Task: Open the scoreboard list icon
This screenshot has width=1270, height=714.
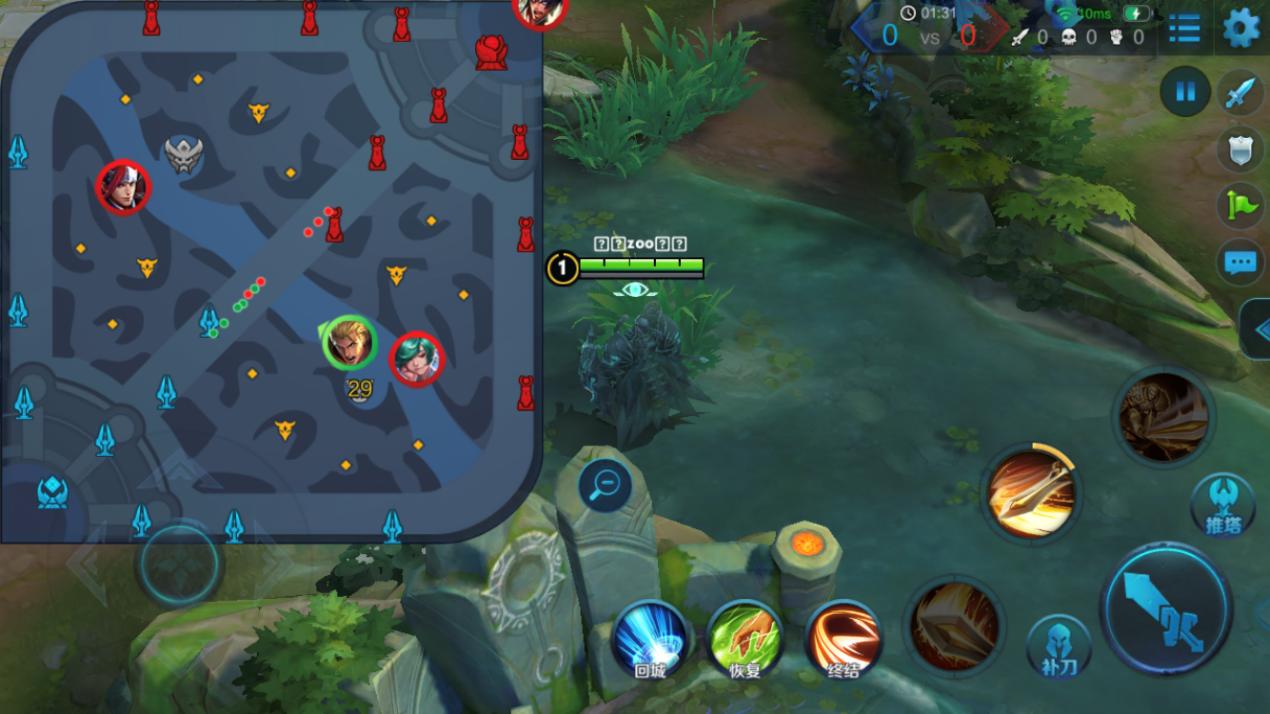Action: (x=1184, y=28)
